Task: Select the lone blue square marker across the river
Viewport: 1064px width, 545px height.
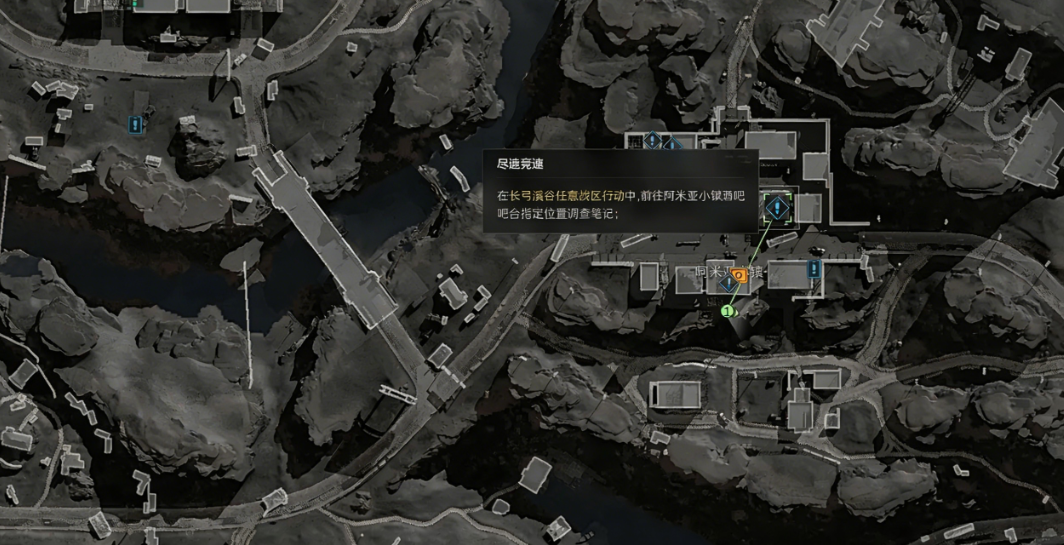Action: (x=136, y=125)
